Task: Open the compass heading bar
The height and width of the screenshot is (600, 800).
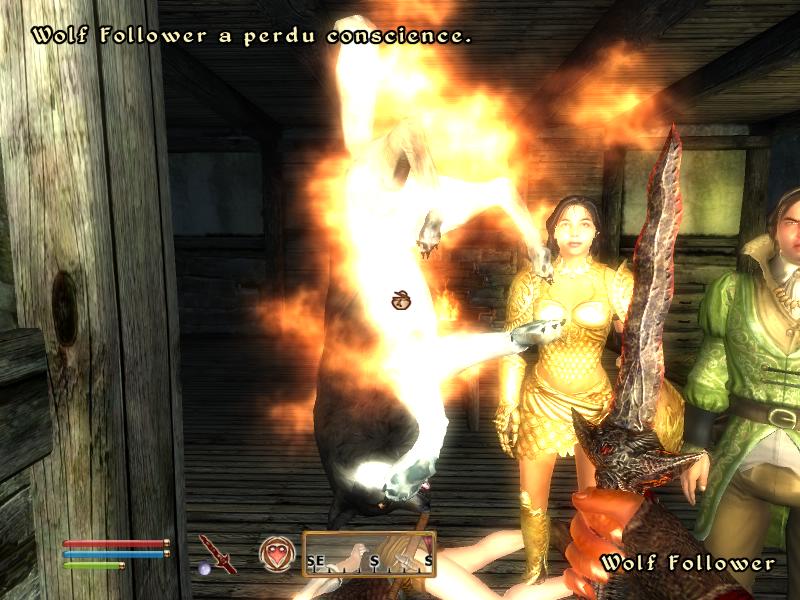Action: 370,554
